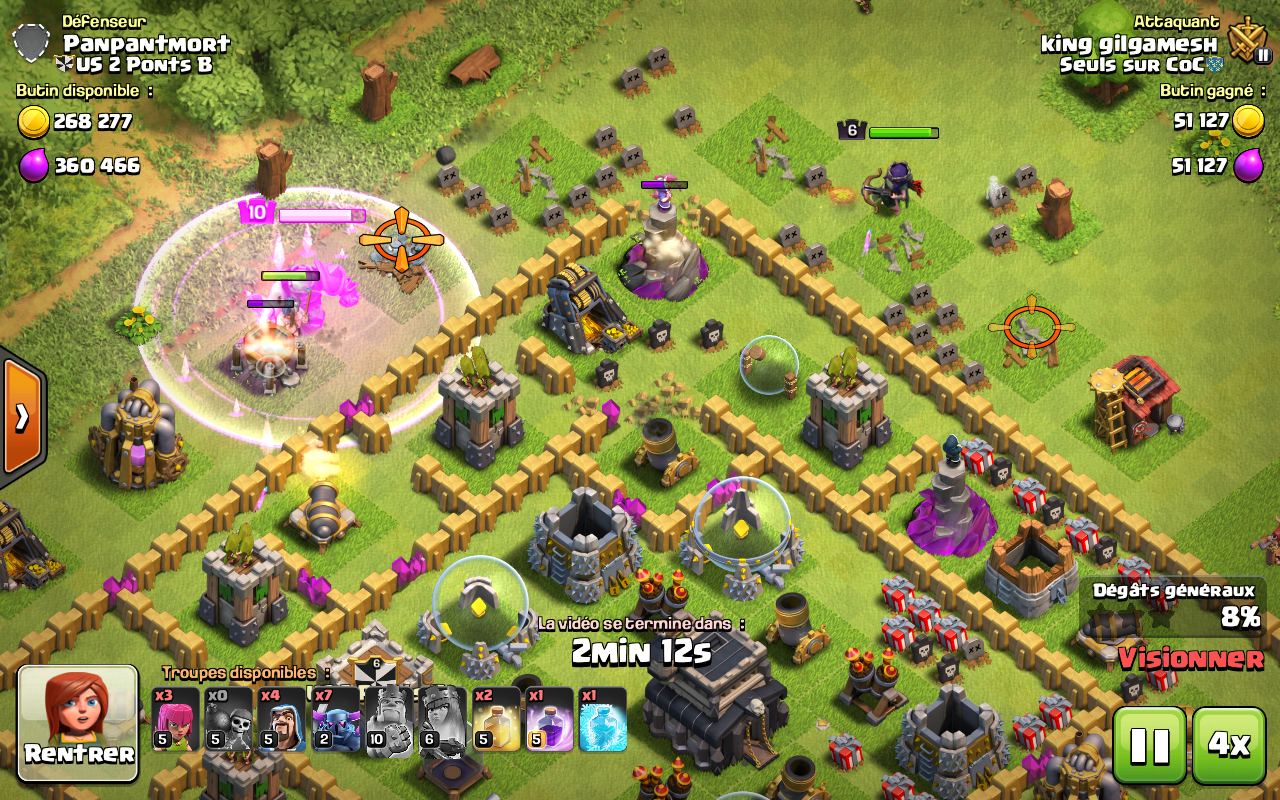Select the purple Rage spell slot
The image size is (1280, 800).
[549, 719]
